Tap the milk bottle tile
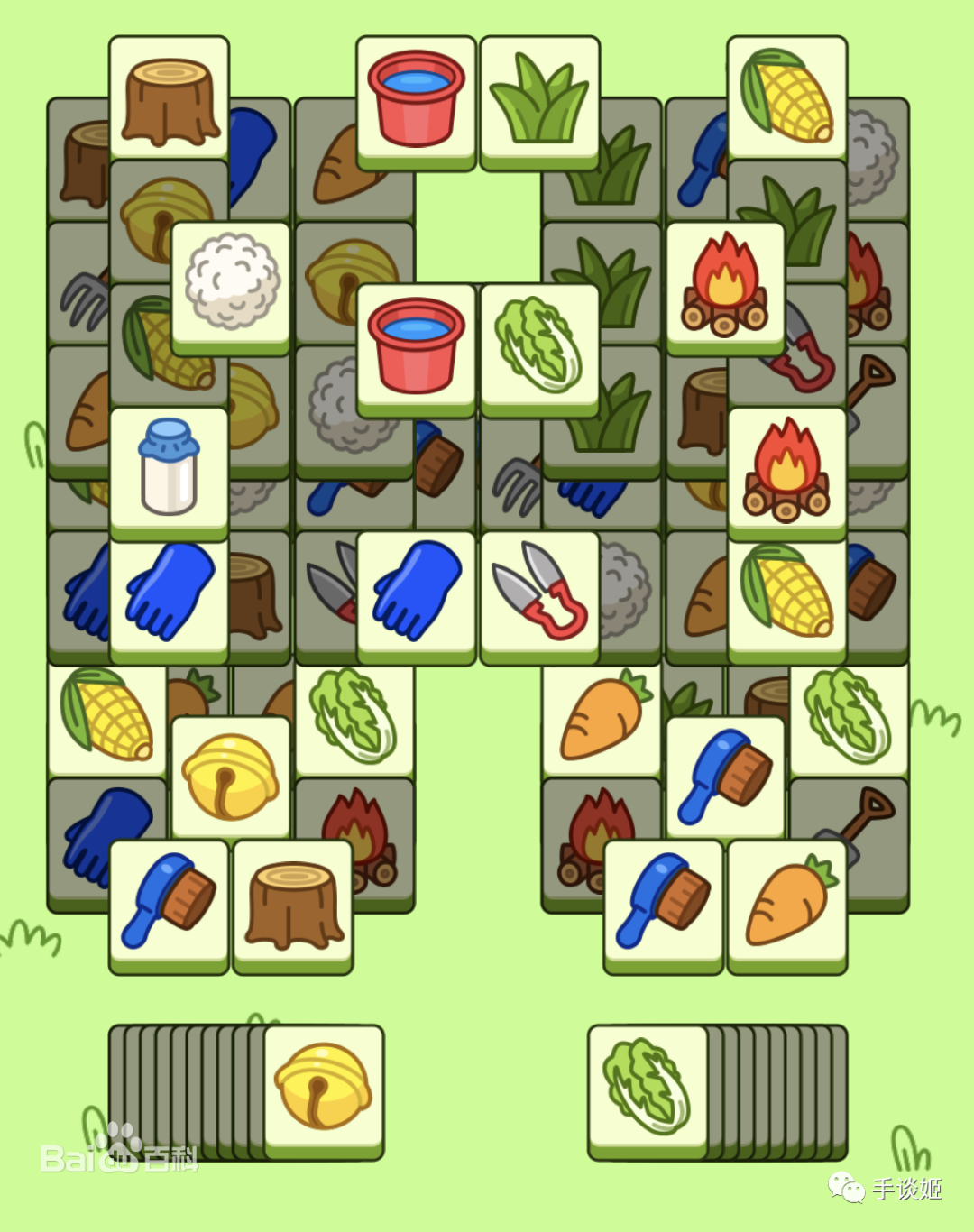This screenshot has width=974, height=1232. click(169, 469)
